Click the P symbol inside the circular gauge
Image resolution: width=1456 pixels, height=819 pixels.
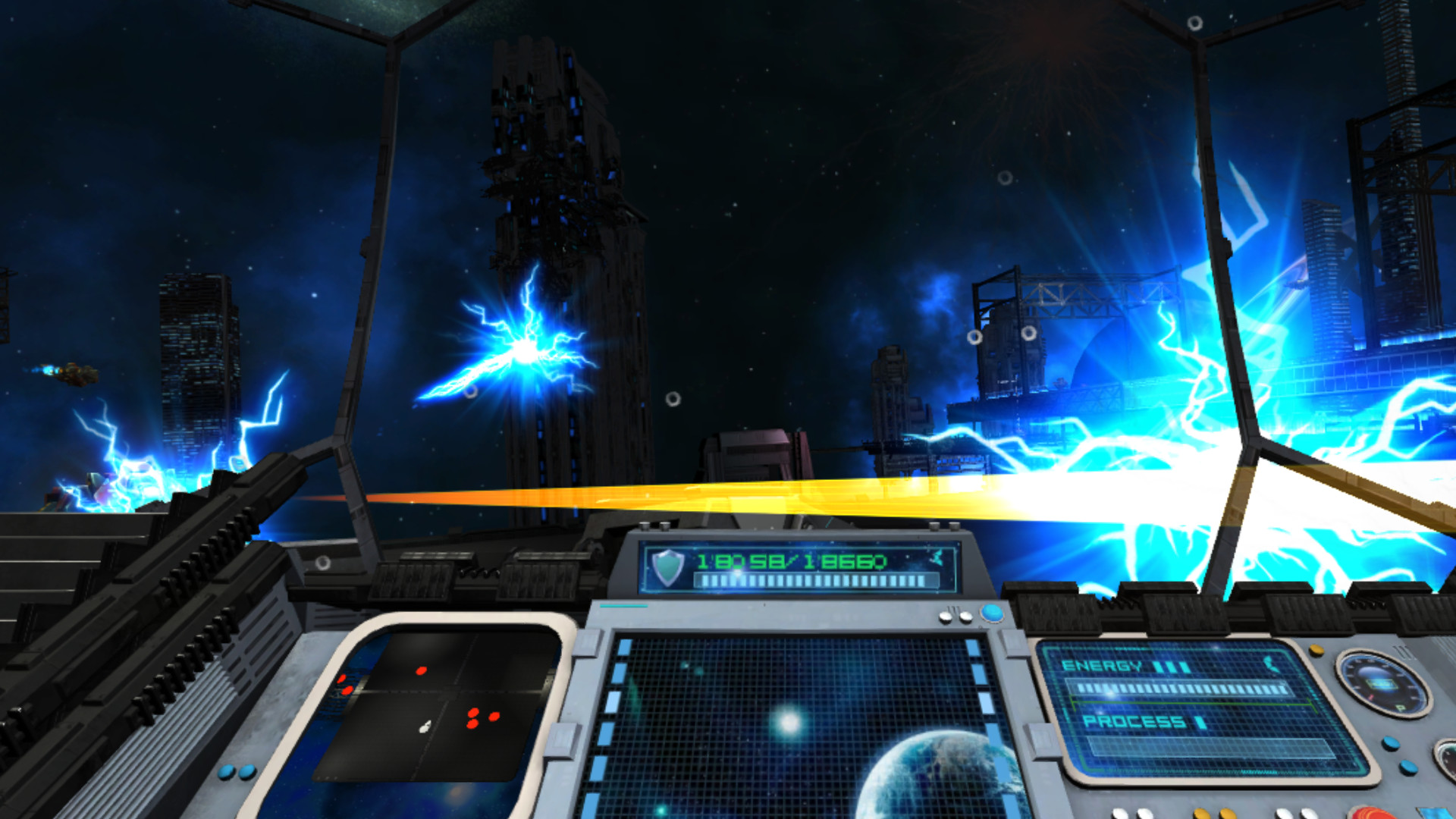pos(1401,708)
